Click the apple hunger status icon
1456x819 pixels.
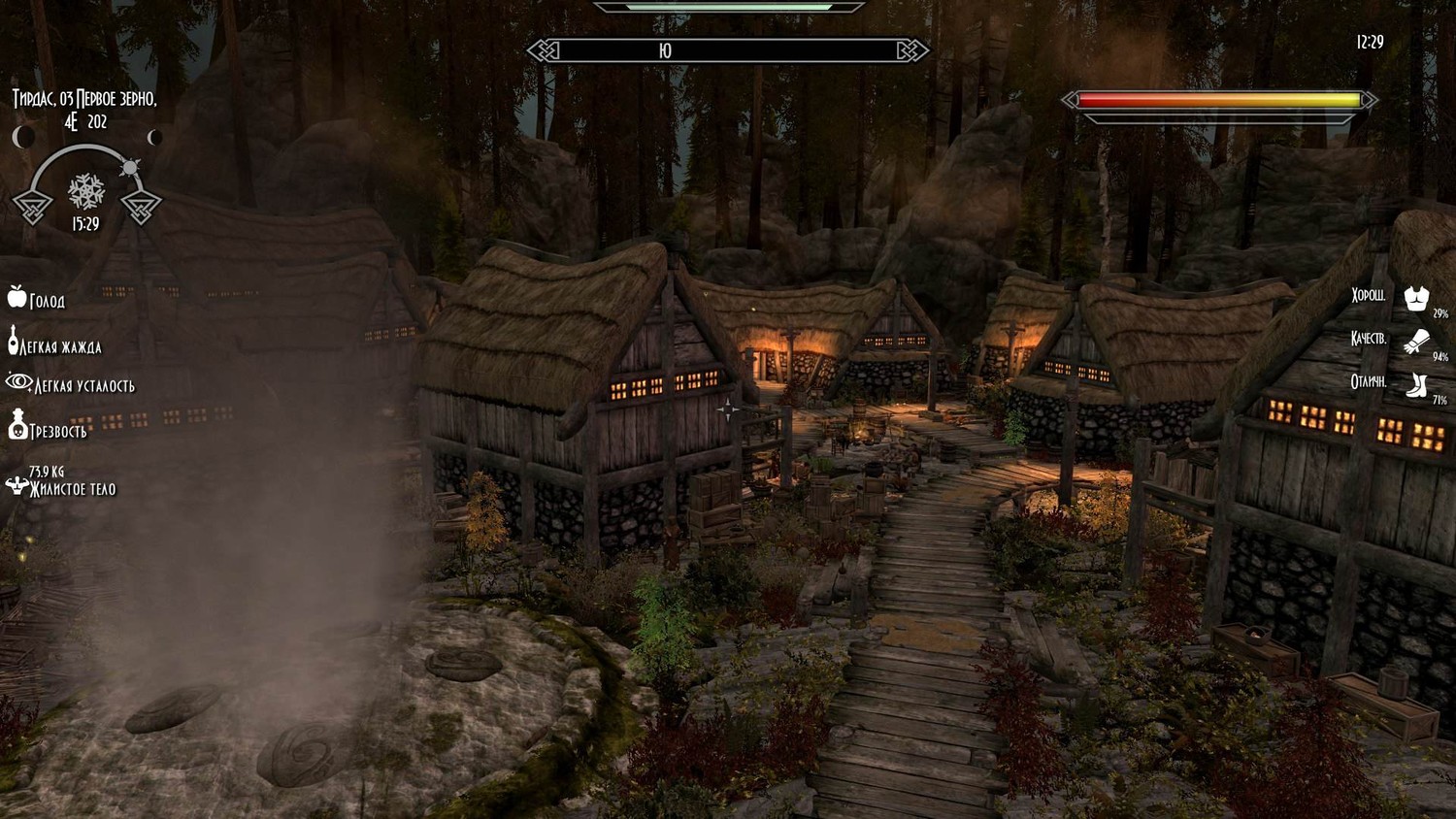[17, 297]
